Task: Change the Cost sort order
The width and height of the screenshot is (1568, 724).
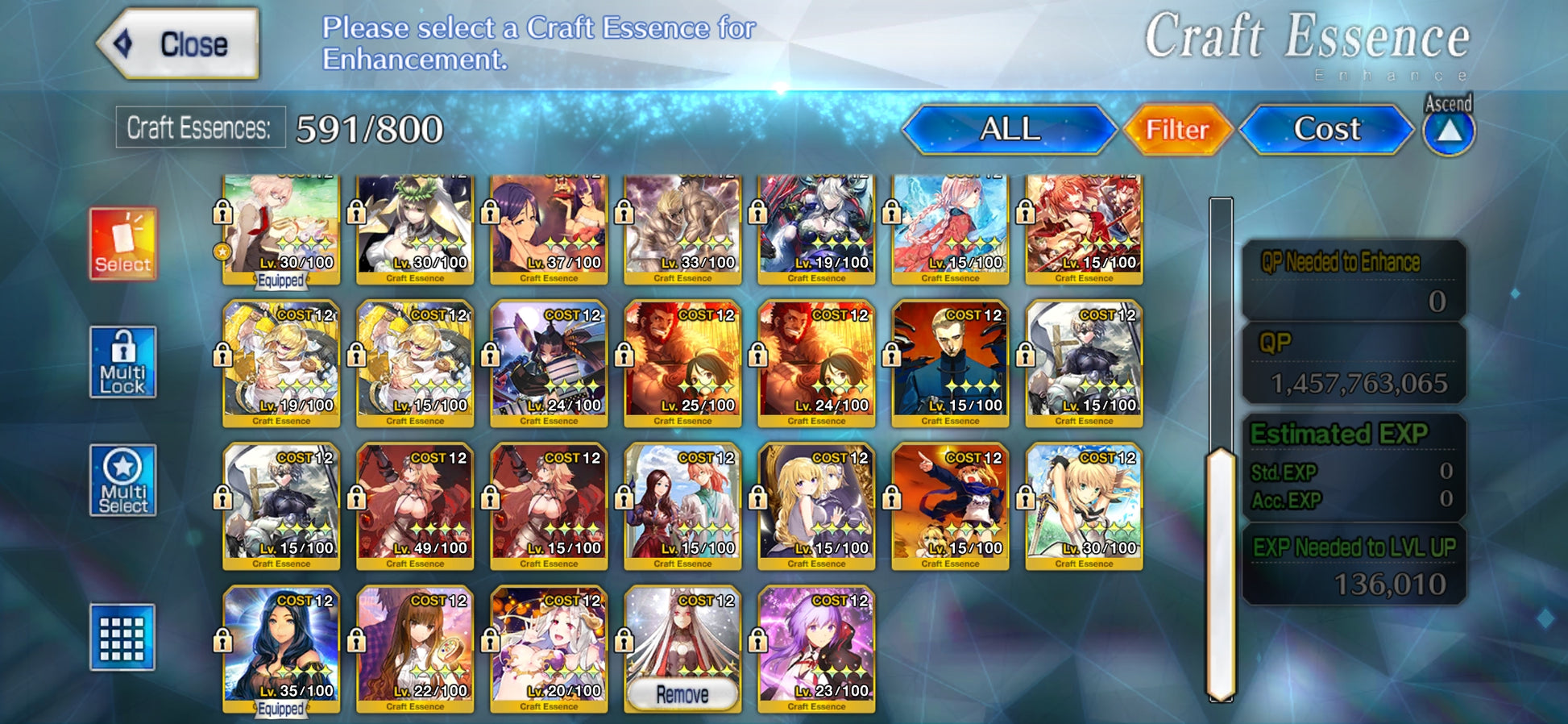Action: [x=1326, y=129]
